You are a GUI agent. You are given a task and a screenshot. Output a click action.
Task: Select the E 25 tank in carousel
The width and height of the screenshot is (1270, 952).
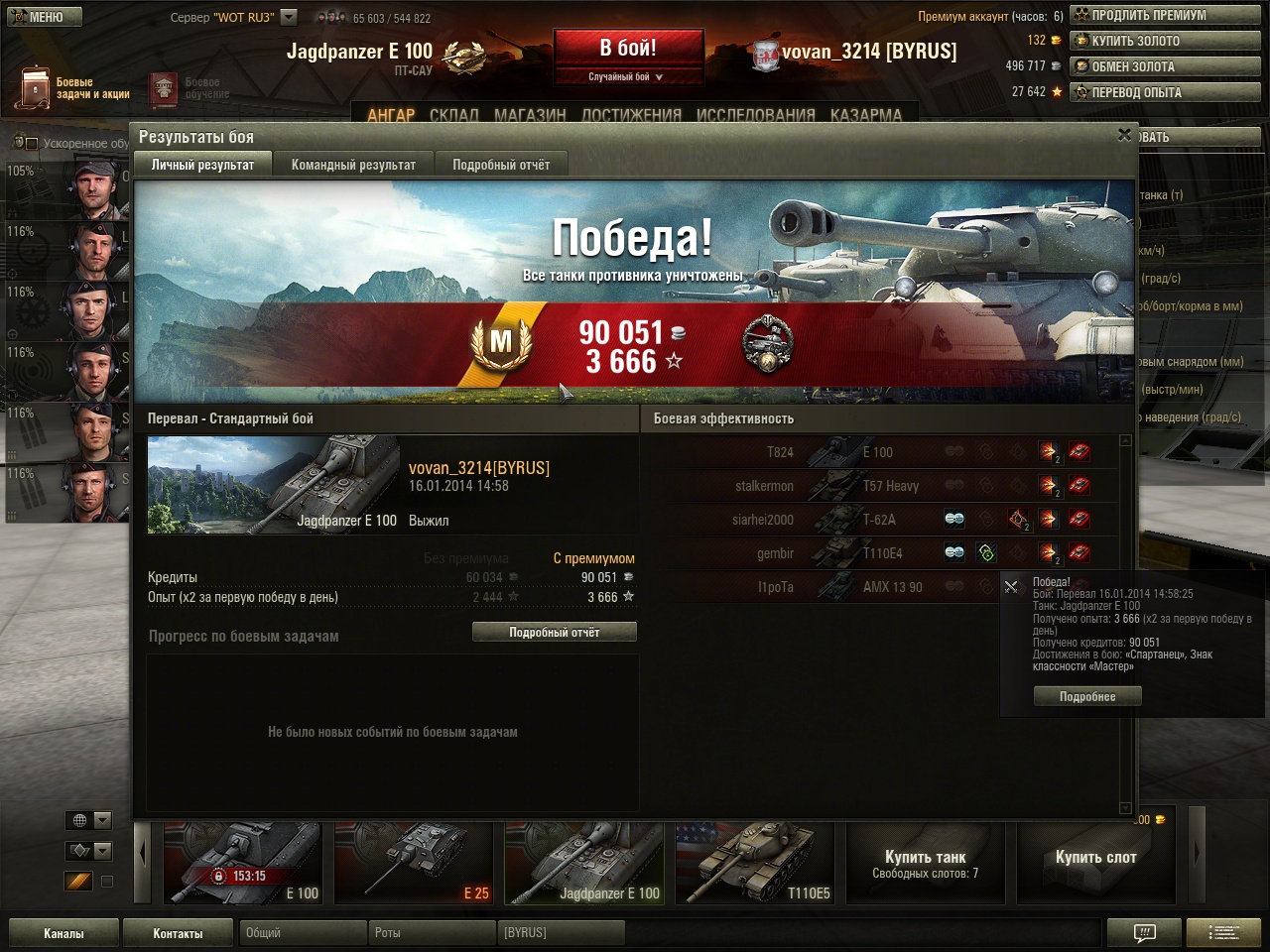[x=413, y=863]
